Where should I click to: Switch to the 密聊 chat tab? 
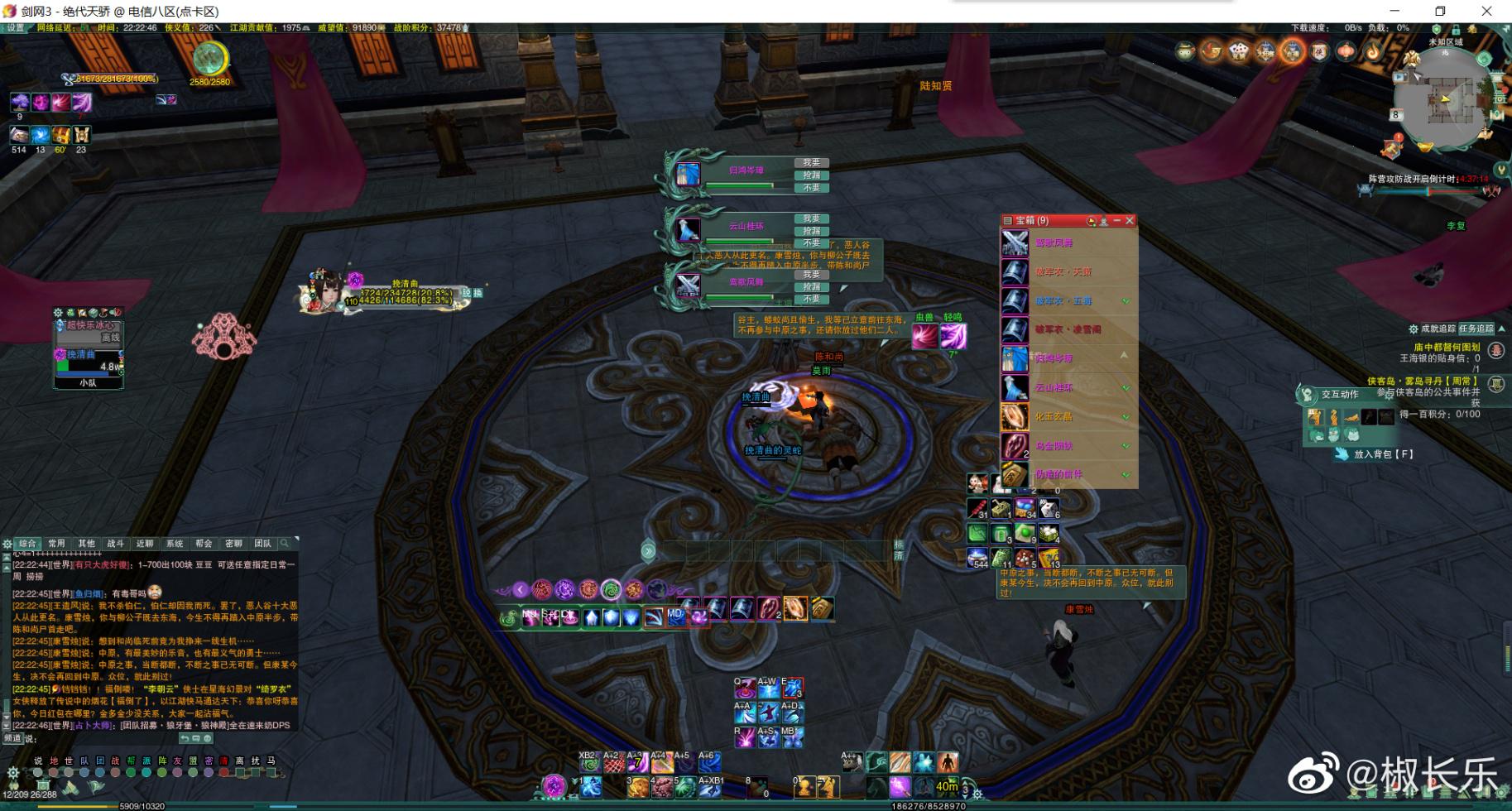tap(233, 544)
